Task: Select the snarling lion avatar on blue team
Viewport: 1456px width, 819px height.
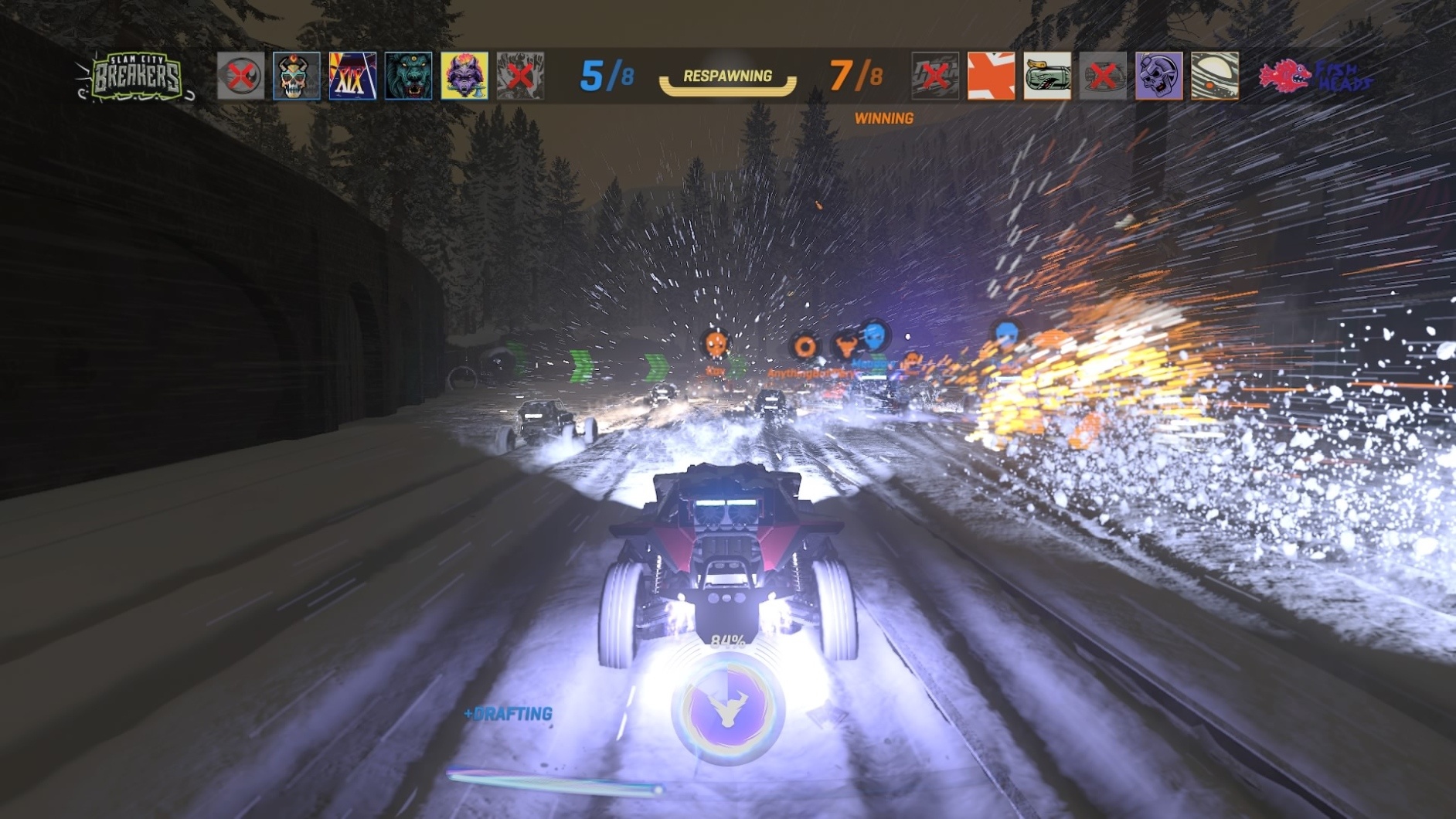Action: [x=407, y=77]
